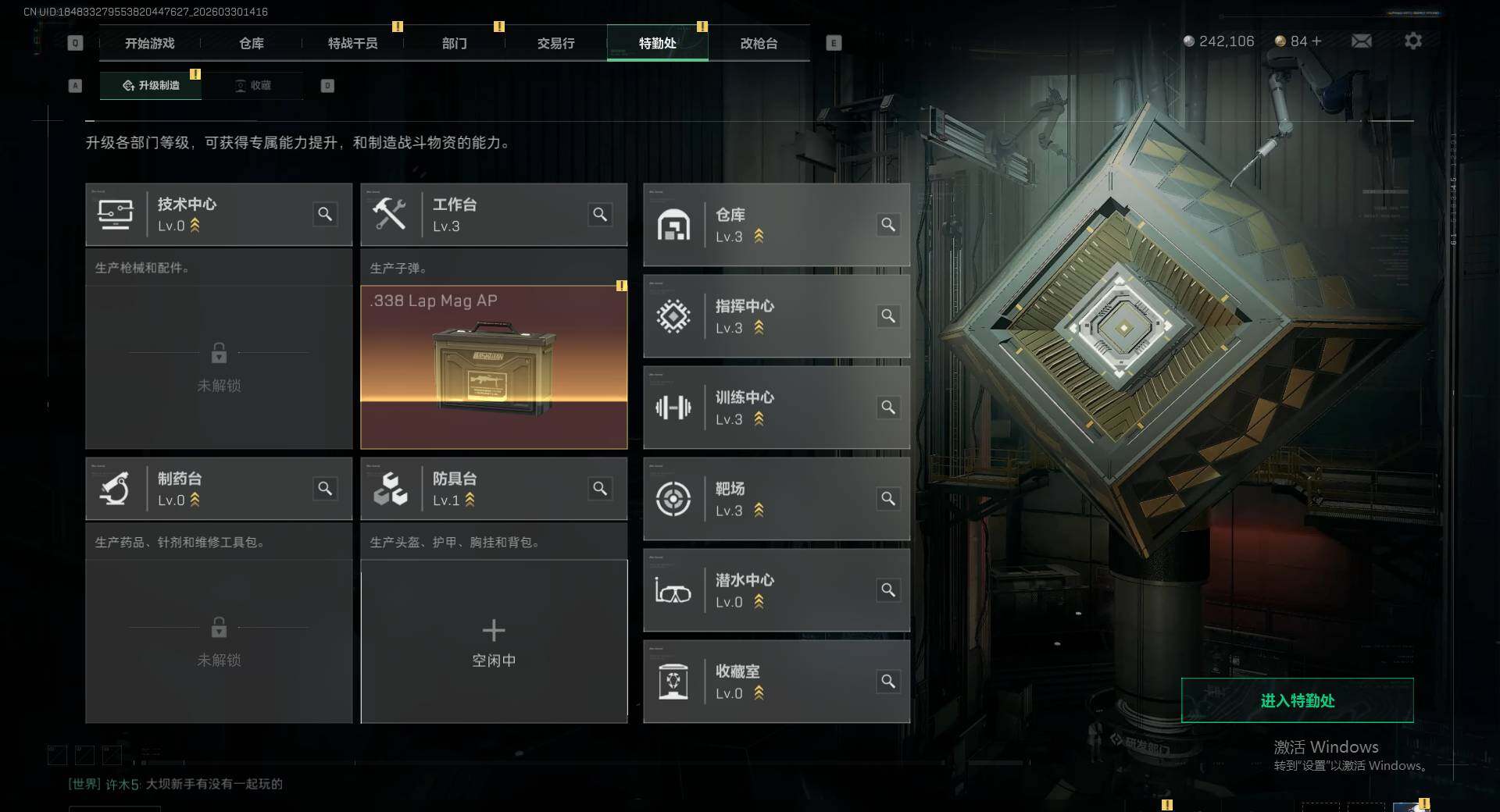Collect the .338 Lap Mag AP ammo box
This screenshot has height=812, width=1500.
pos(494,367)
